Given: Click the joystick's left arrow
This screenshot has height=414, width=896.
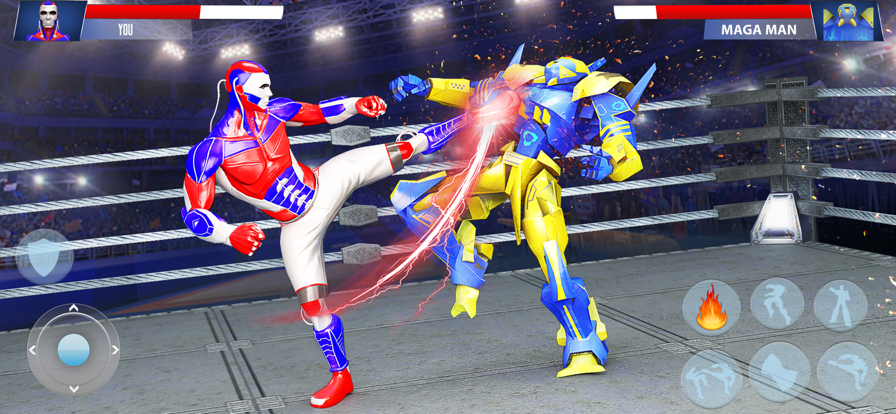Looking at the screenshot, I should click(33, 350).
